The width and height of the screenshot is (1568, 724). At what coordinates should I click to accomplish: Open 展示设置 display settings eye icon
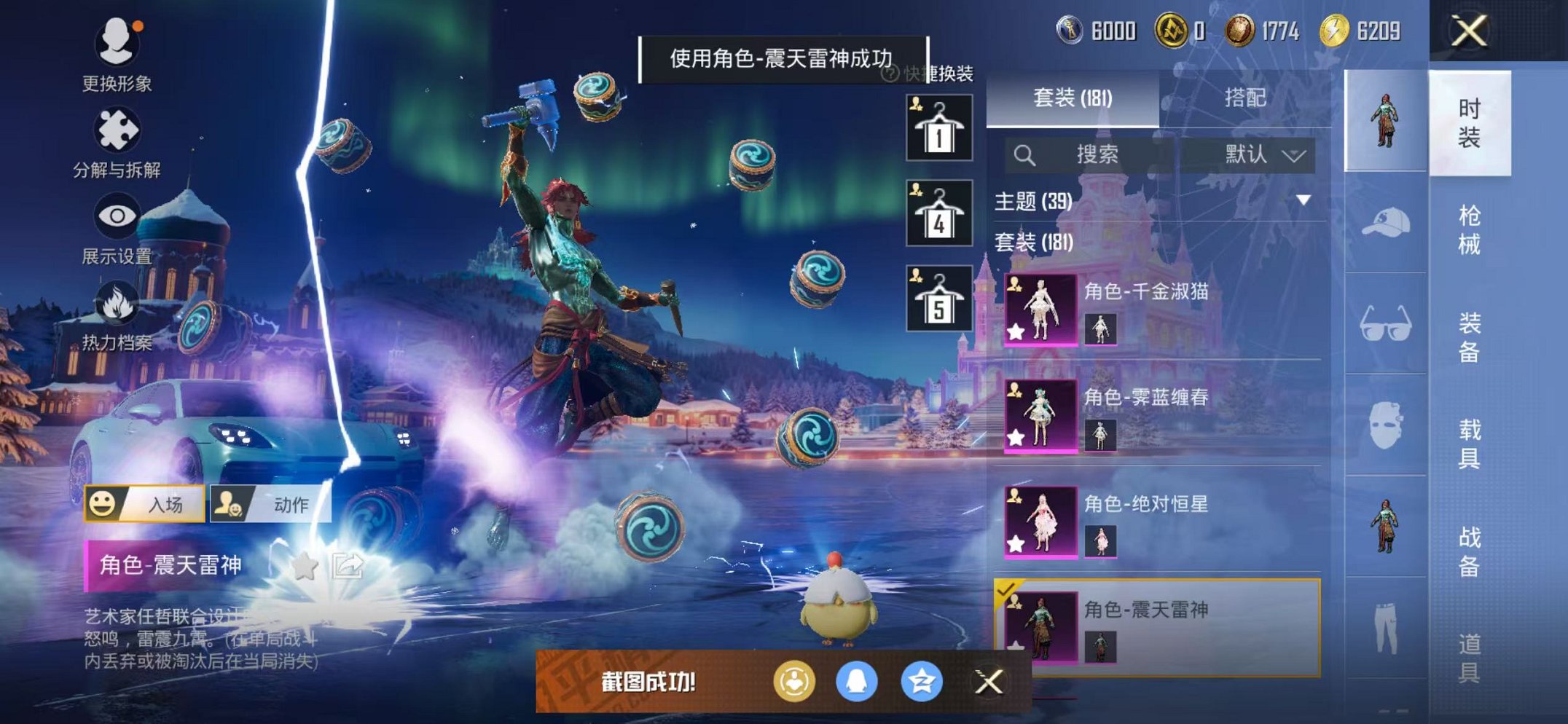coord(117,216)
